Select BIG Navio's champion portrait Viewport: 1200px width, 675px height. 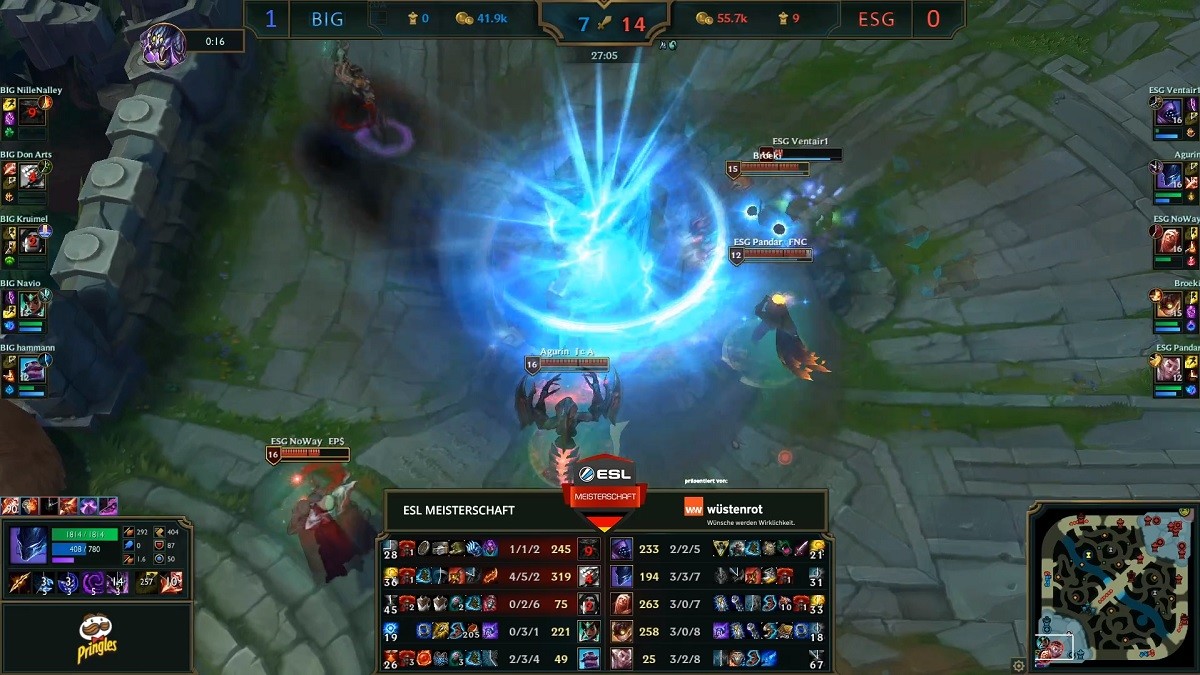point(31,304)
